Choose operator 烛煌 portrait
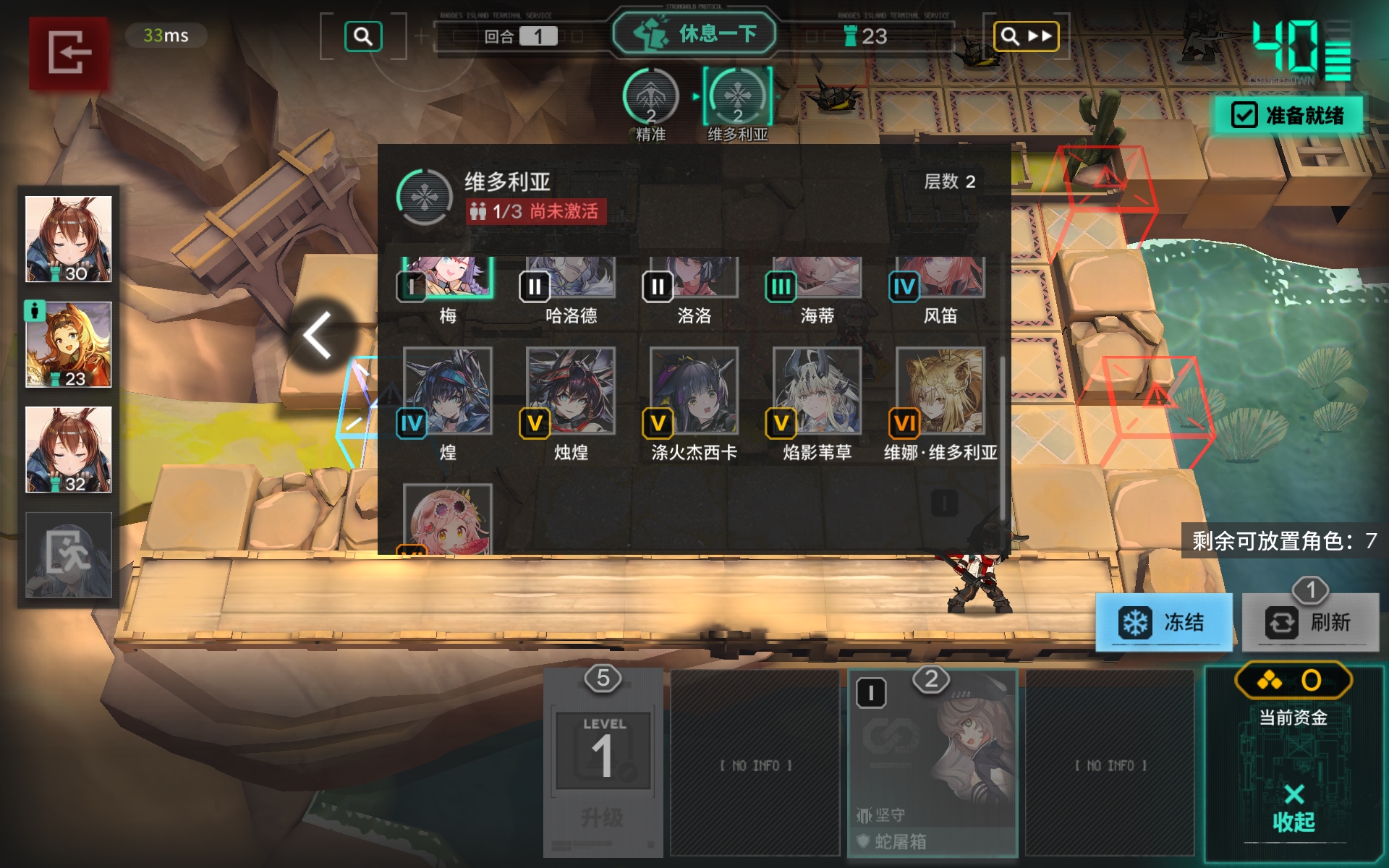1389x868 pixels. click(x=571, y=391)
